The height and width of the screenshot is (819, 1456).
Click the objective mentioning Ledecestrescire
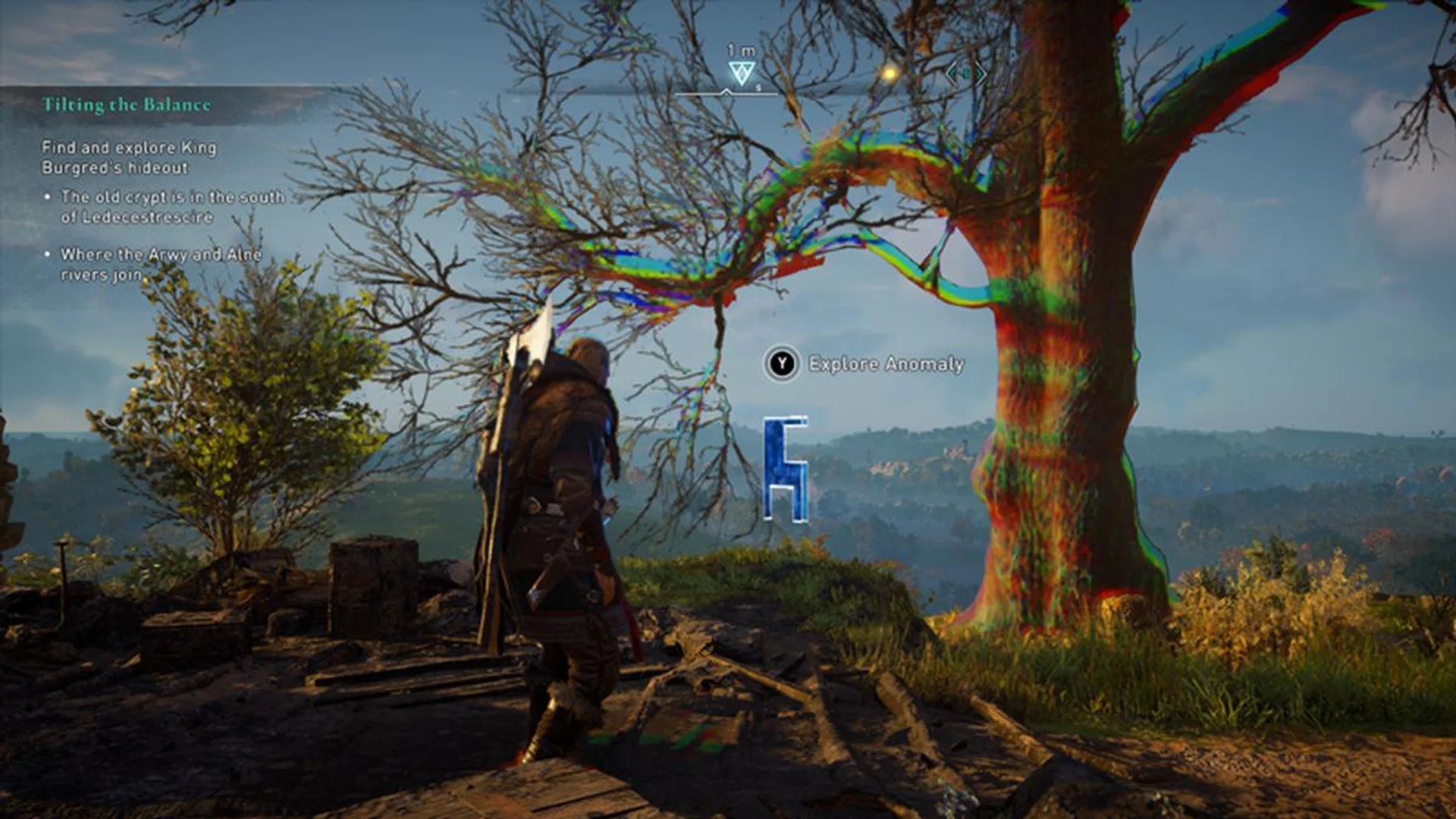click(x=173, y=204)
